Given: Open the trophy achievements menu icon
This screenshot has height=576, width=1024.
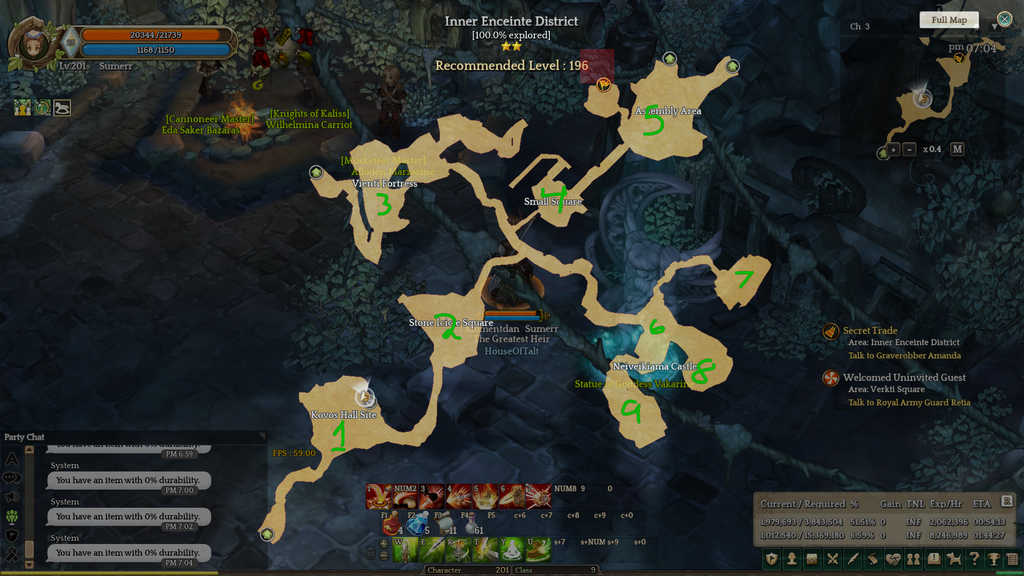Looking at the screenshot, I should pos(994,559).
